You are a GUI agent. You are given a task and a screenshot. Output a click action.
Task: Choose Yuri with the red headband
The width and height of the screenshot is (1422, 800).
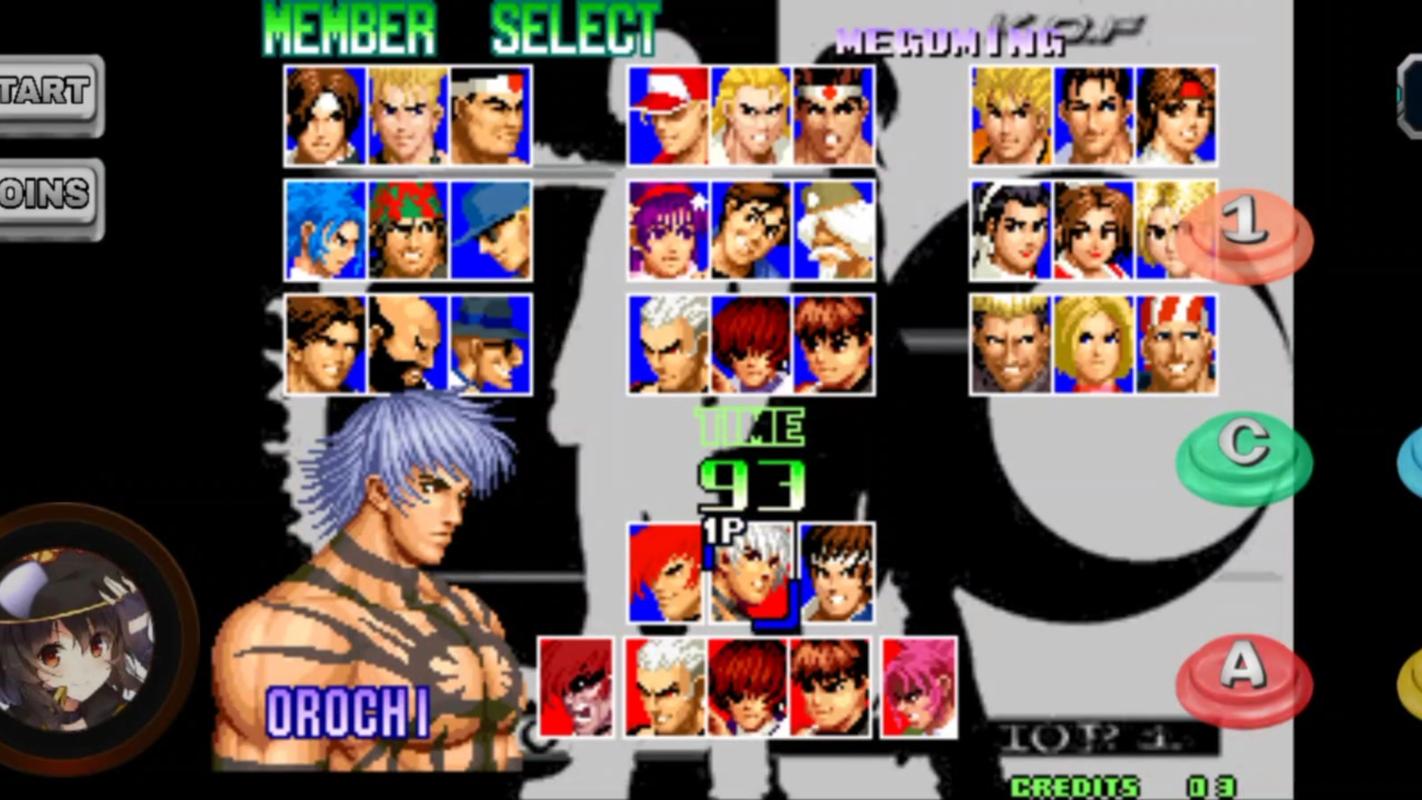1176,115
